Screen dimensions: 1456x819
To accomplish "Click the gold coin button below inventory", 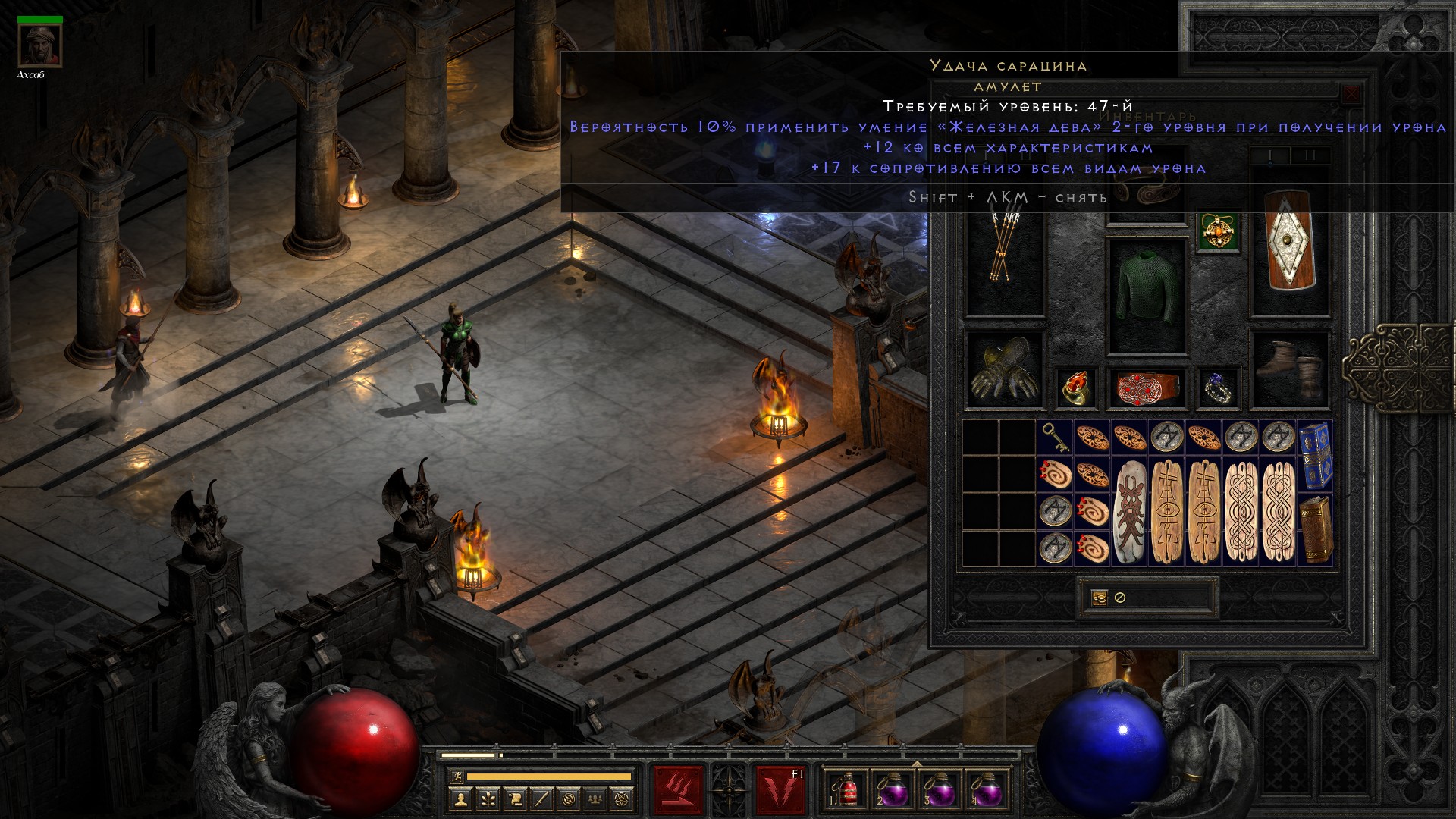I will 1099,598.
